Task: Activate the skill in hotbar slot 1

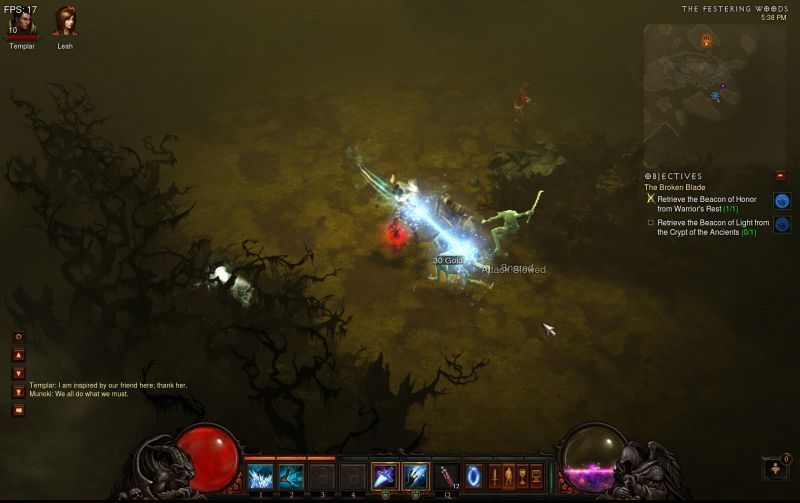Action: (260, 476)
